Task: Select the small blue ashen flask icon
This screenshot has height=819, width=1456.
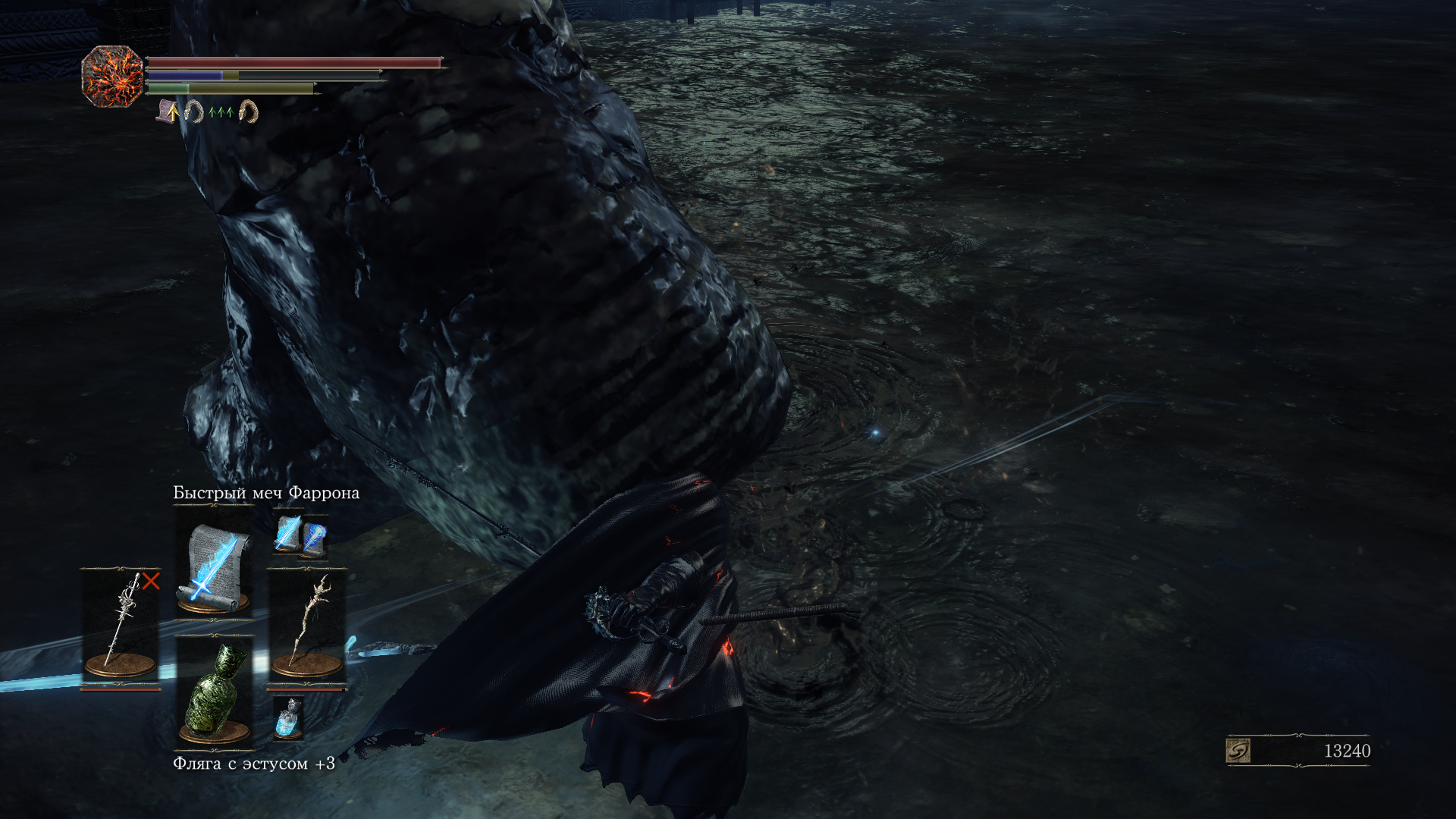Action: pos(288,717)
